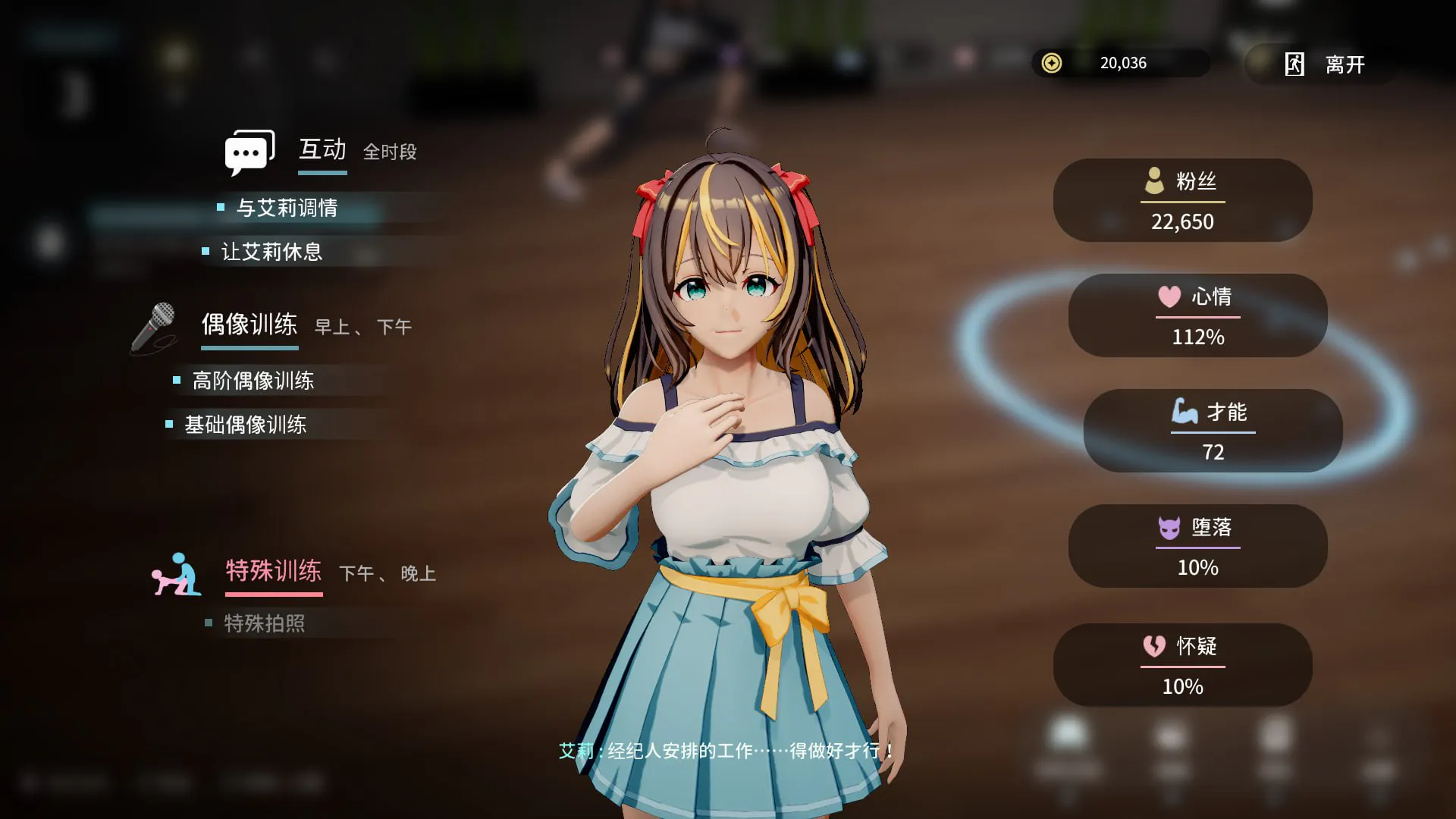Open the 才能 talent stat panel
This screenshot has width=1456, height=819.
click(x=1213, y=431)
